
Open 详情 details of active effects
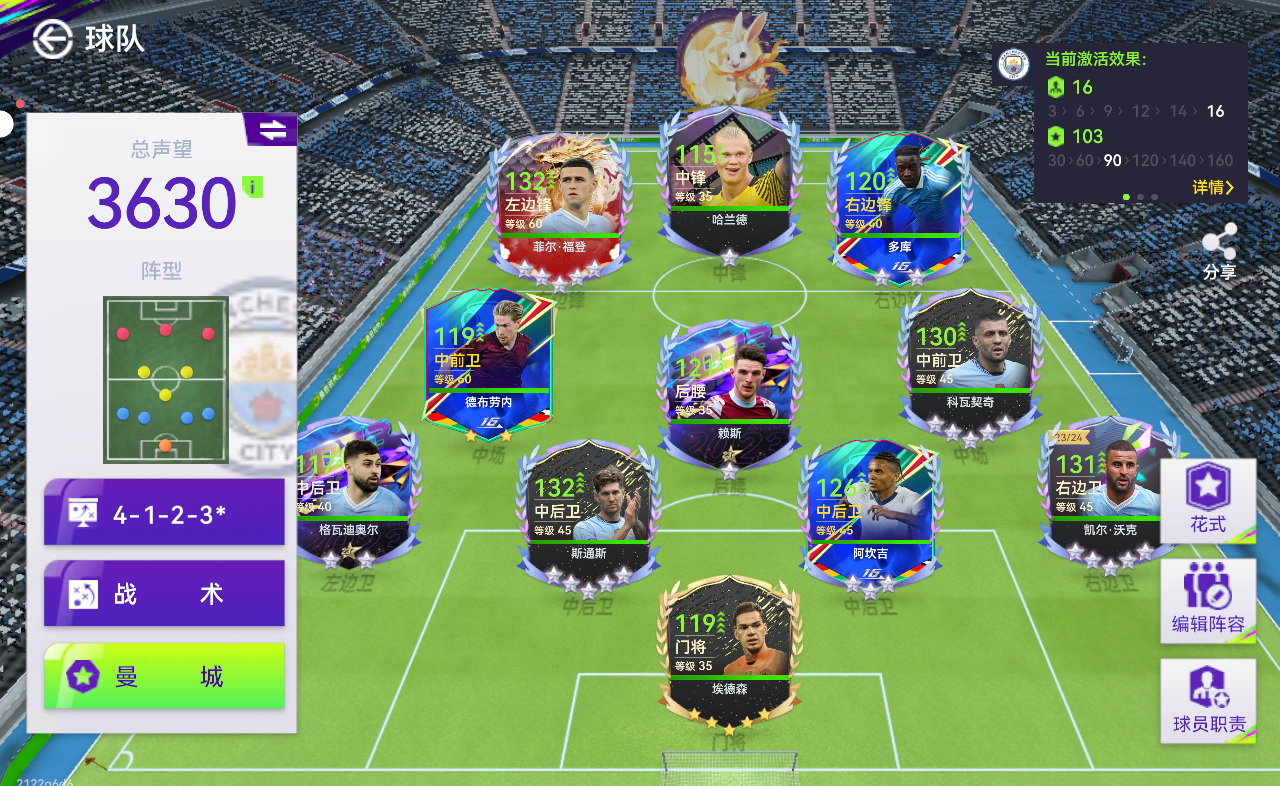click(1213, 187)
